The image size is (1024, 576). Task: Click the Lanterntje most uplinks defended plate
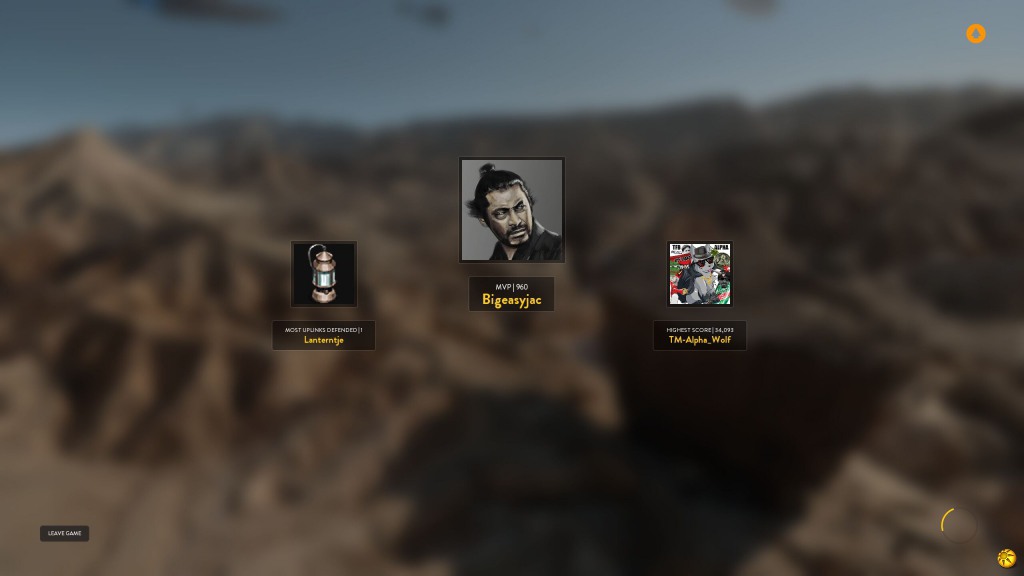(324, 335)
